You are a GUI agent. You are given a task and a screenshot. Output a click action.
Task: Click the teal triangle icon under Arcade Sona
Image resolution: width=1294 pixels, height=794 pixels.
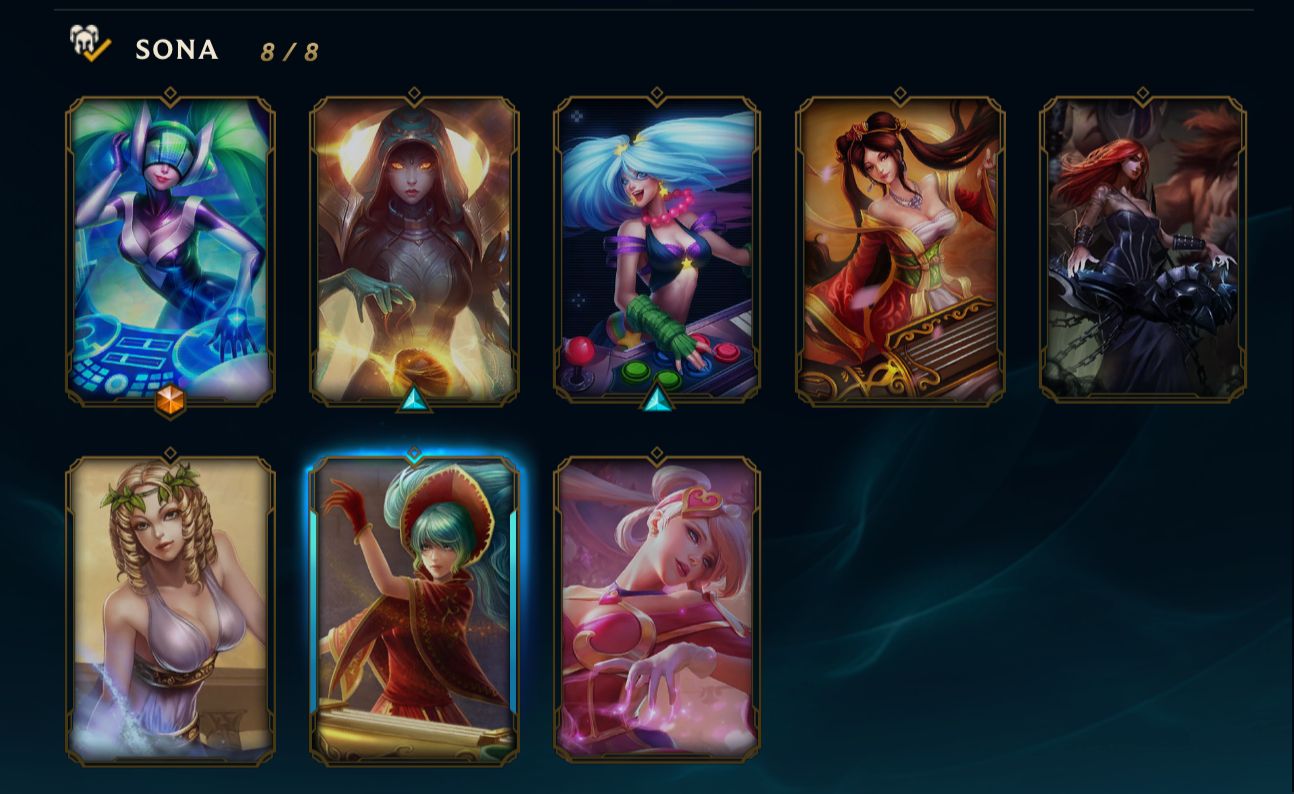655,402
